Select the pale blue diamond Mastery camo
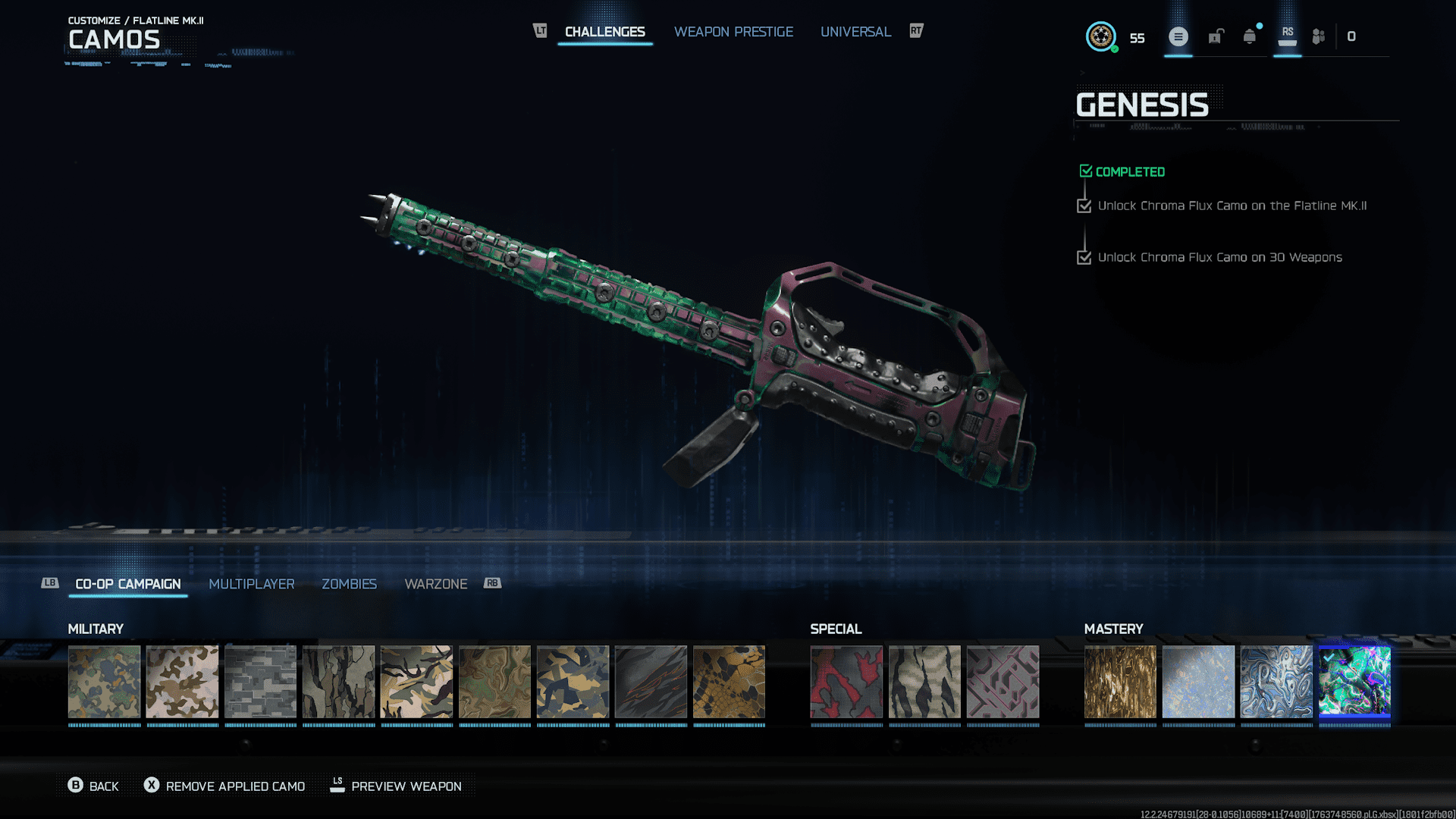 tap(1198, 682)
